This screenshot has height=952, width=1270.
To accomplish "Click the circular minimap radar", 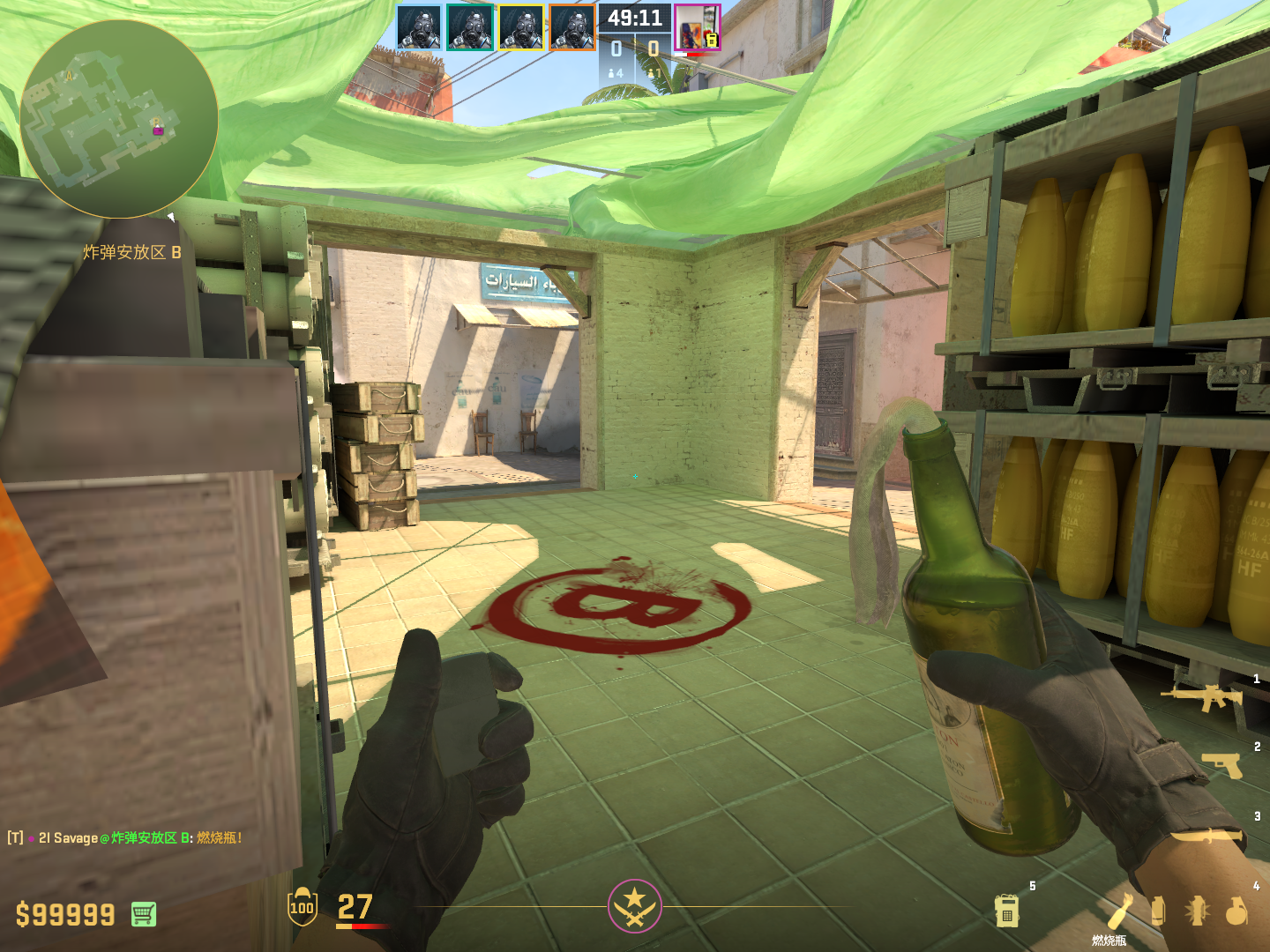I will point(119,119).
